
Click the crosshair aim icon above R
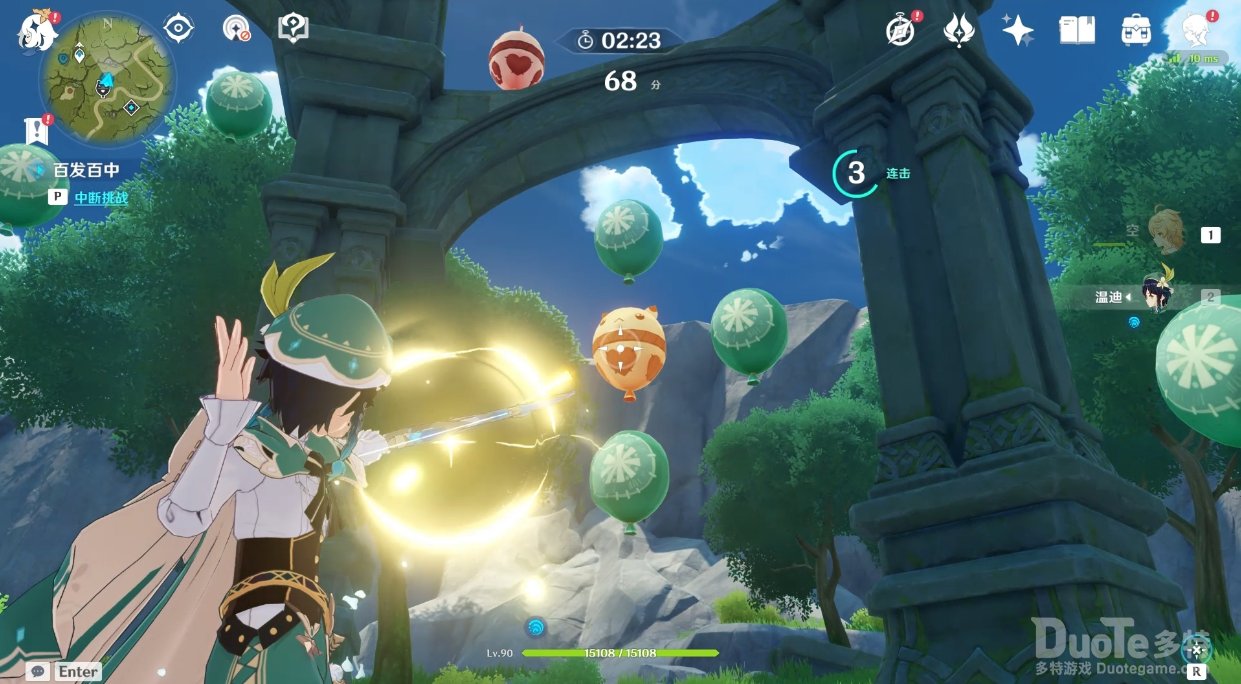click(x=1196, y=649)
